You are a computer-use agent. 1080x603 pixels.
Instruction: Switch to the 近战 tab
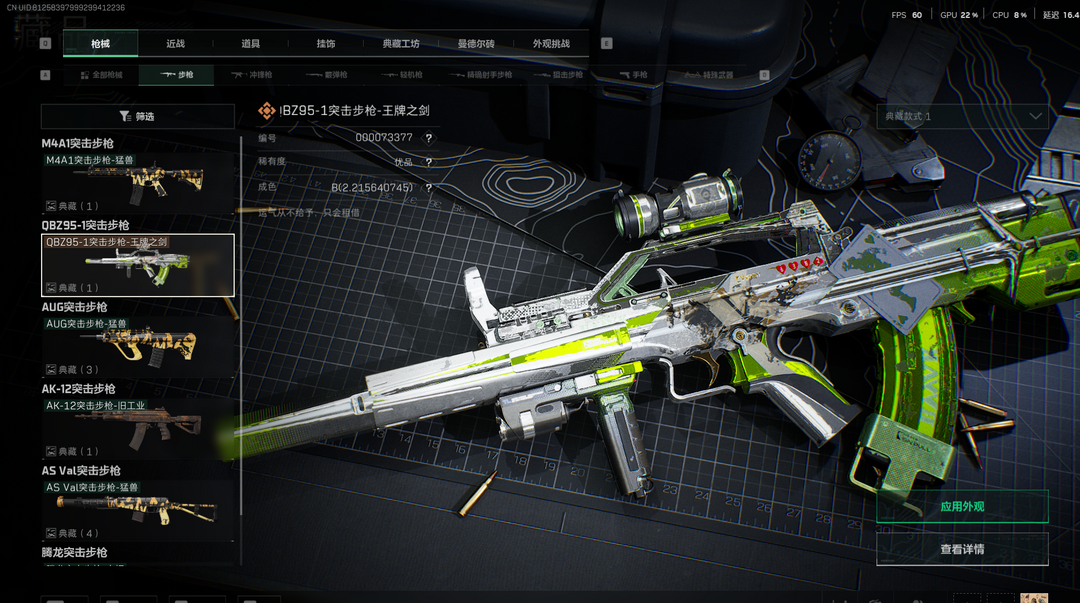point(175,44)
